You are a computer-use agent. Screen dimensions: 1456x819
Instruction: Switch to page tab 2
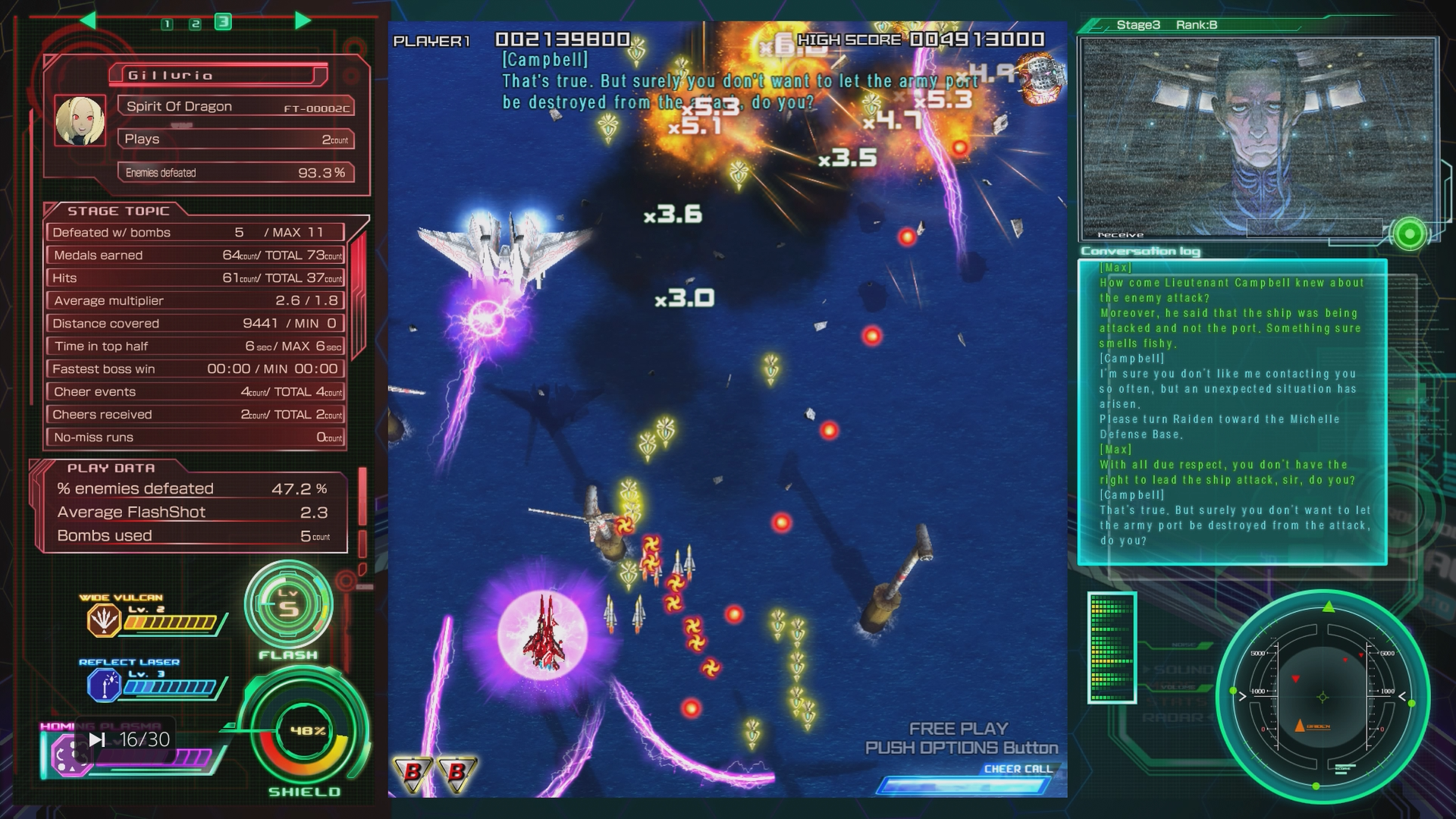(195, 24)
